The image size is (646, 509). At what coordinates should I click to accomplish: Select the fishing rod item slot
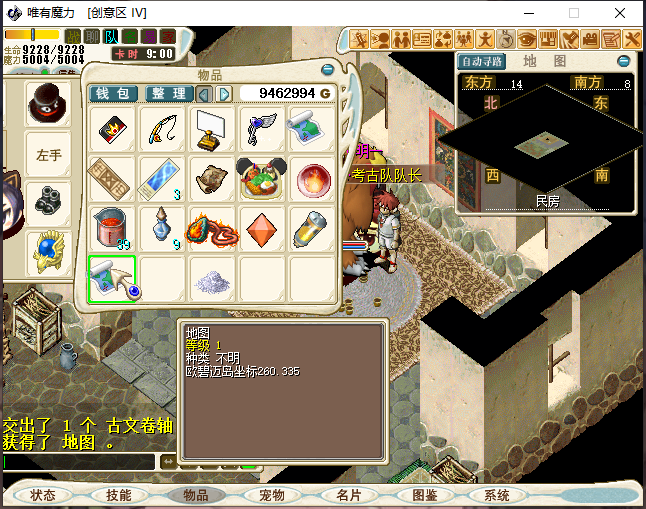coord(162,127)
